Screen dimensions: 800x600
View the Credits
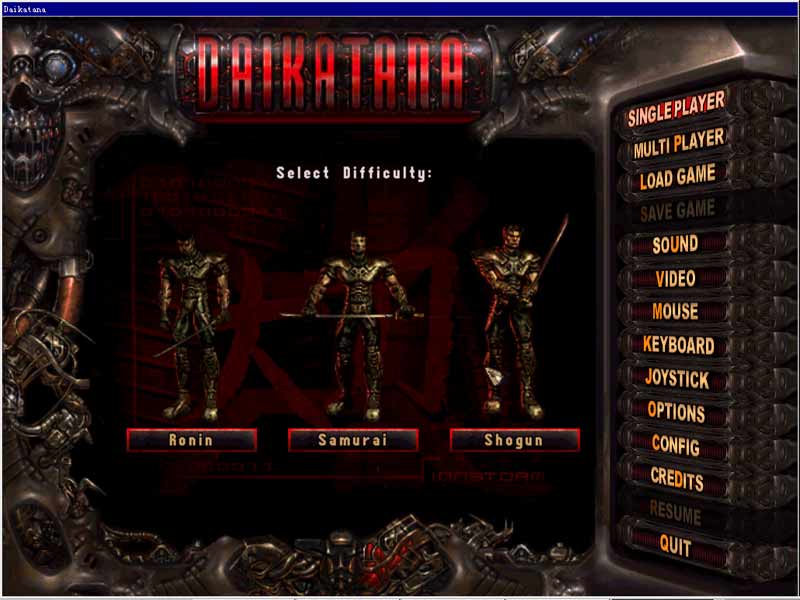[676, 478]
